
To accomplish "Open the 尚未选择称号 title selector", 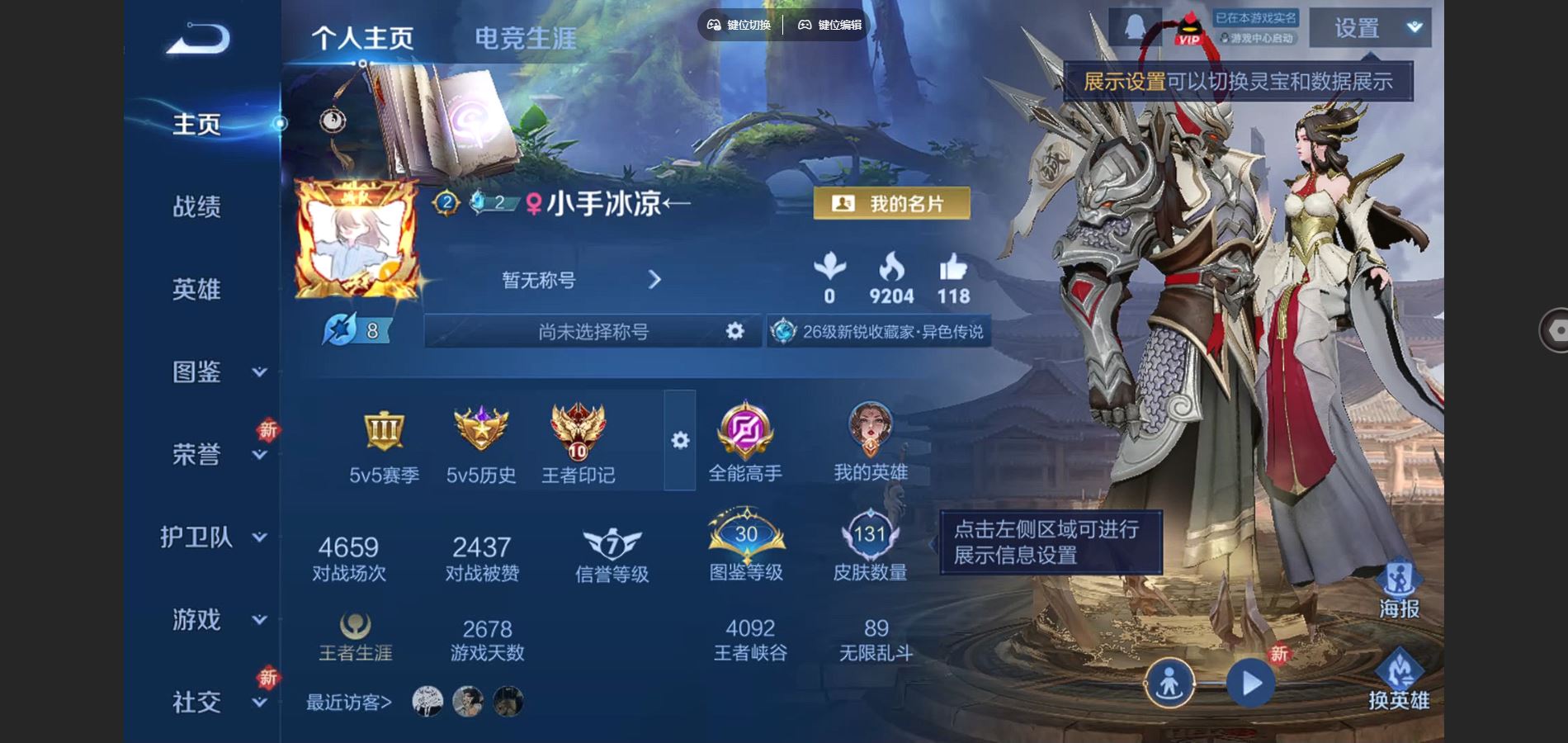I will [593, 332].
